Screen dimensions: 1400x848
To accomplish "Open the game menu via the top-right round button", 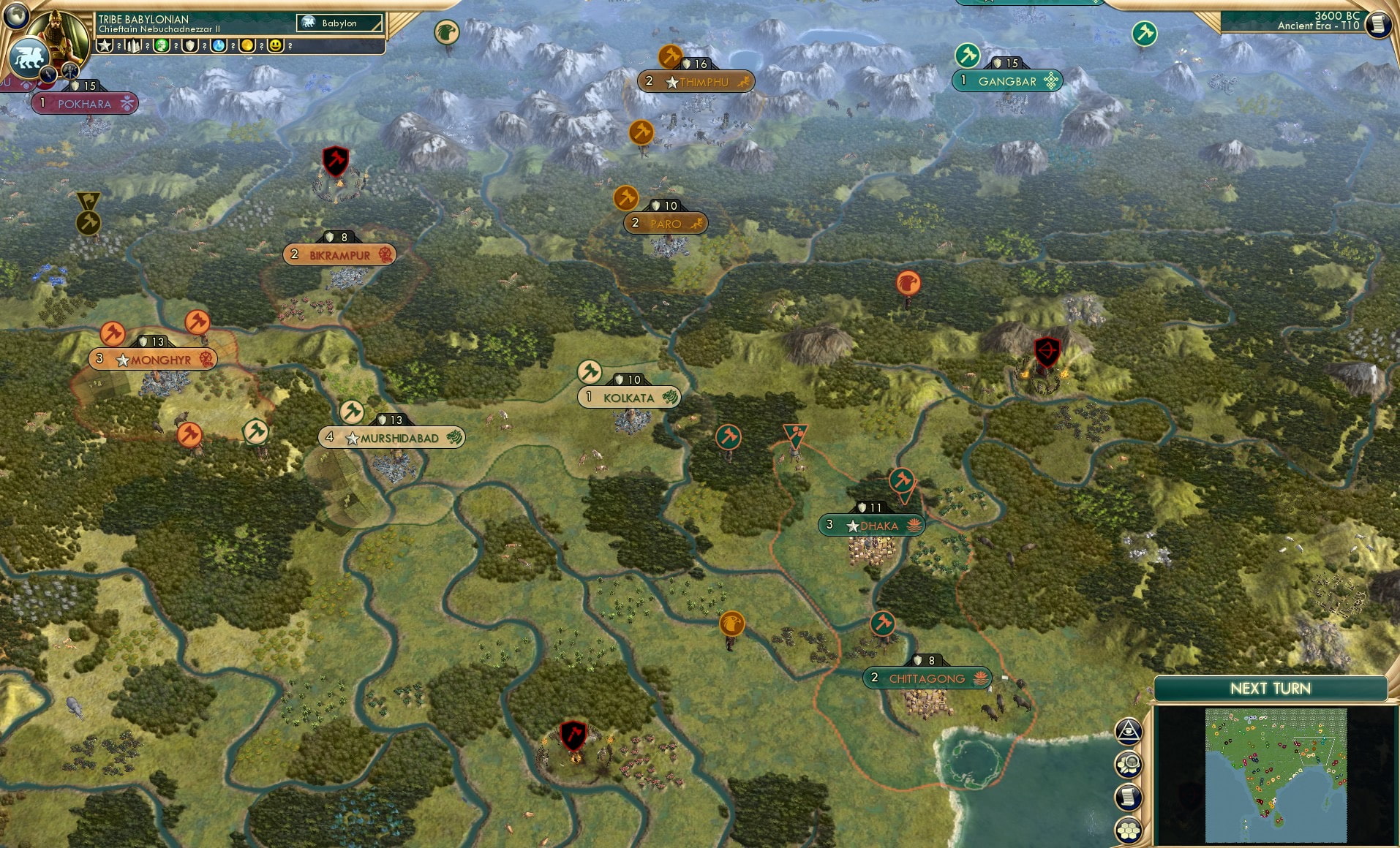I will (1378, 23).
